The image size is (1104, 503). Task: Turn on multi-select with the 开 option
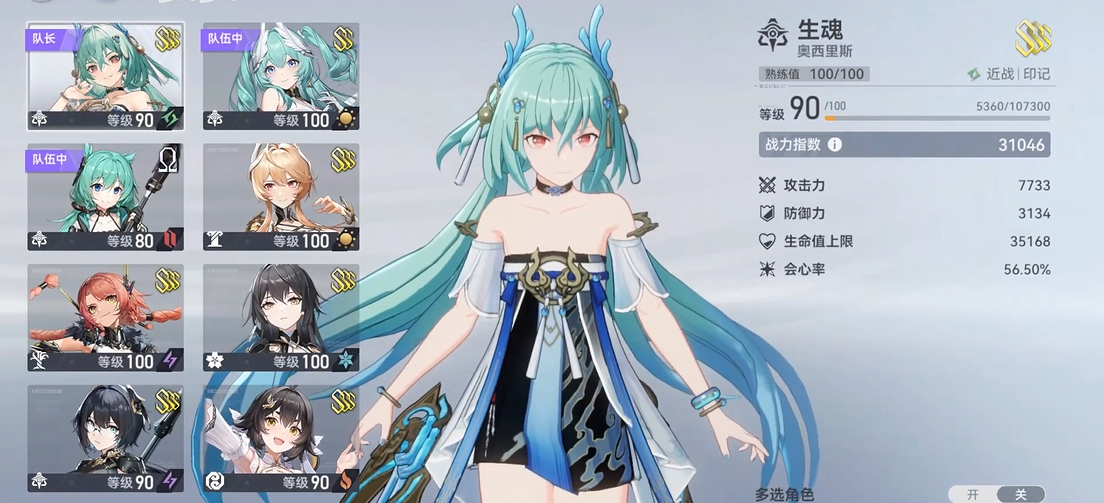972,494
